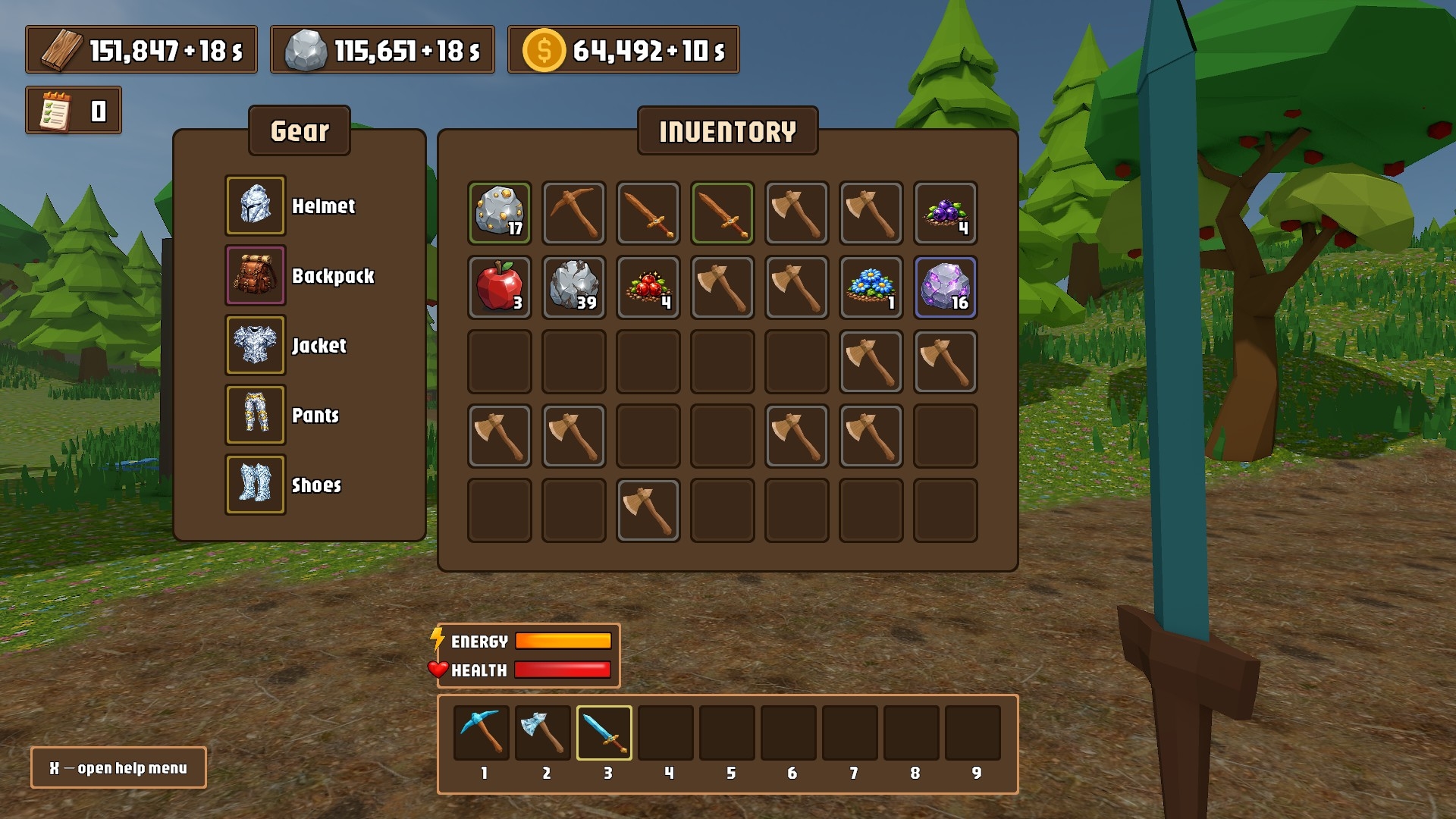The image size is (1456, 819).
Task: Select the Pants gear slot
Action: point(256,415)
